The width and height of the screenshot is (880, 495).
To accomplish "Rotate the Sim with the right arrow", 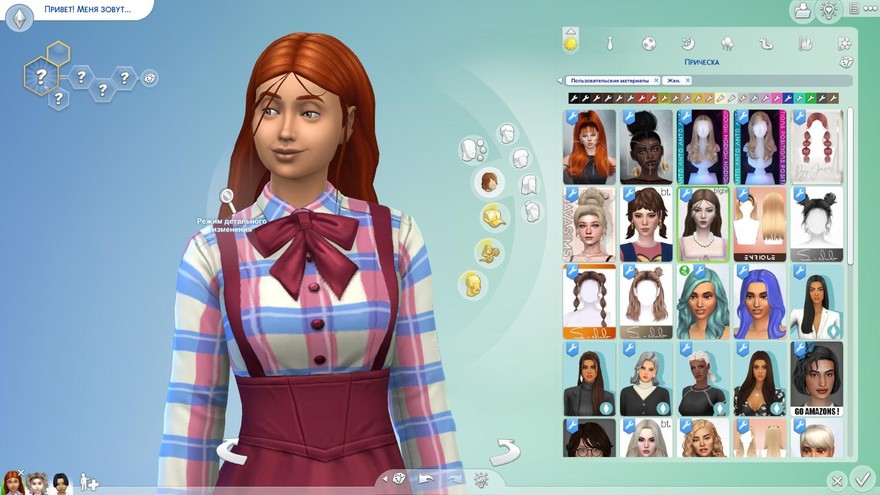I will [505, 451].
